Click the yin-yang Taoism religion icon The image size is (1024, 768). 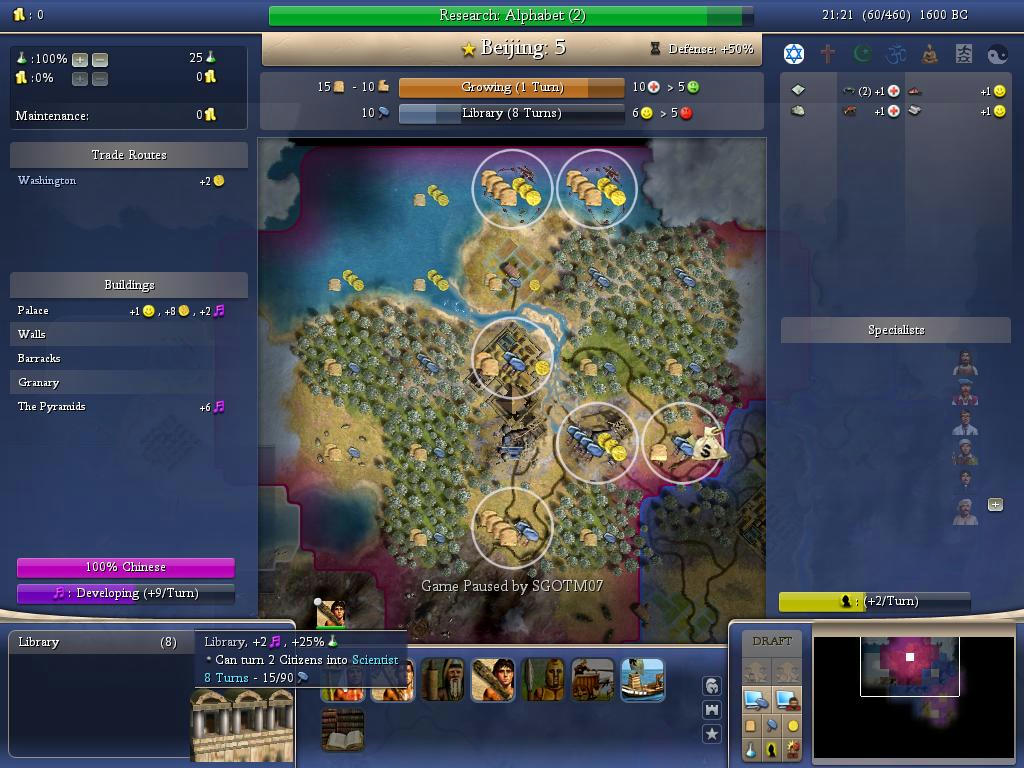coord(997,54)
